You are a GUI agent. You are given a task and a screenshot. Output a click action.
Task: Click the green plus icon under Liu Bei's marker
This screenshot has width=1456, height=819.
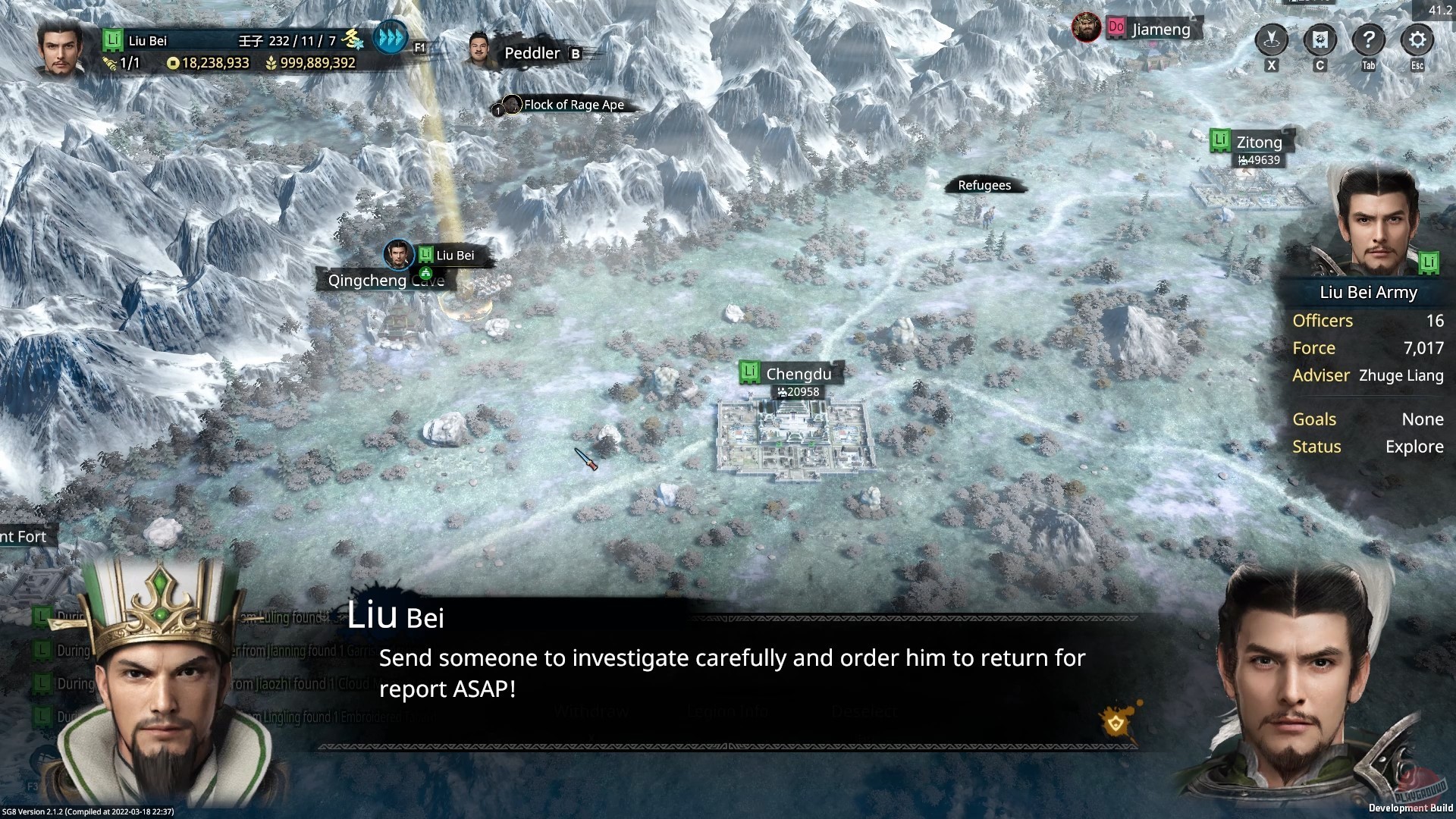click(x=425, y=273)
